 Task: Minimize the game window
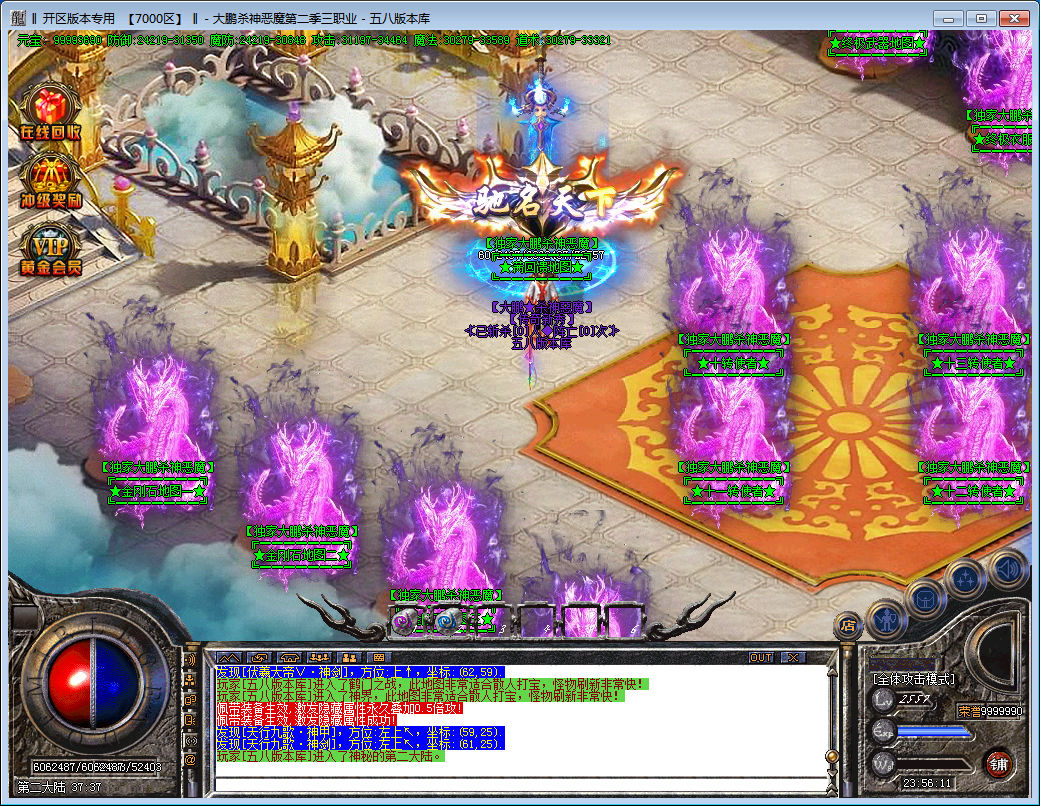coord(949,18)
